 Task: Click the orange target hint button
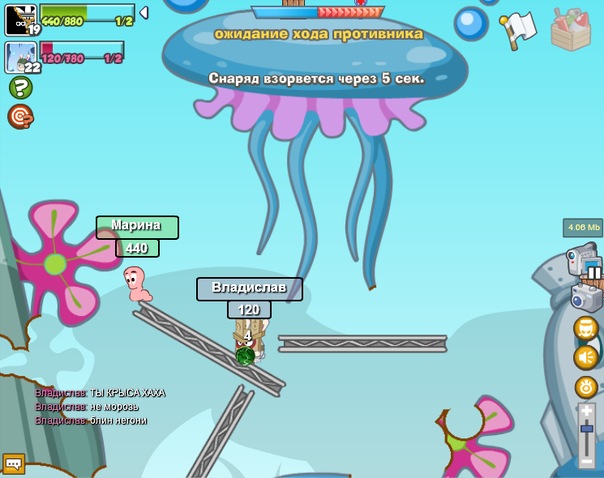coord(20,117)
